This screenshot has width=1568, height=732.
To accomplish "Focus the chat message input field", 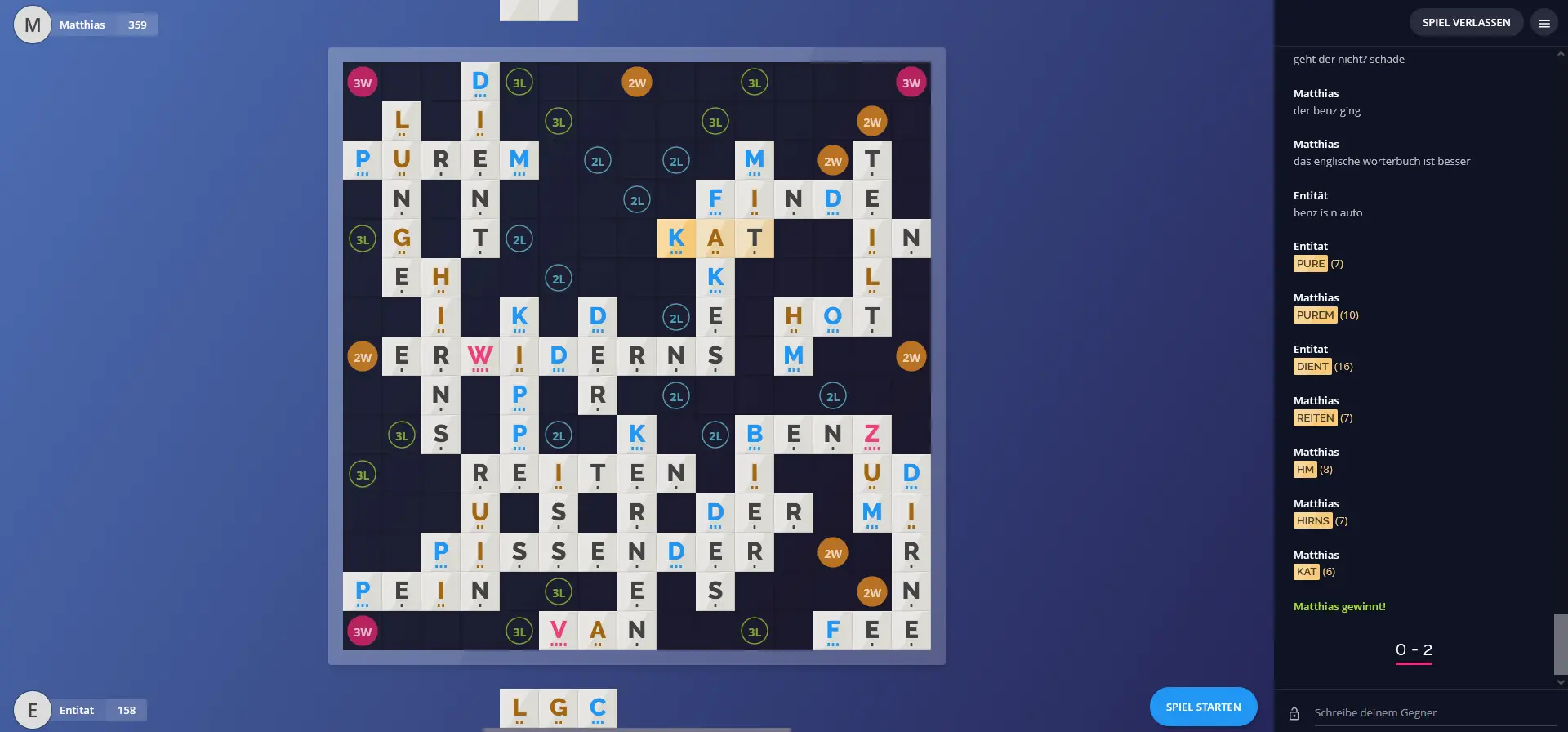I will [1421, 713].
